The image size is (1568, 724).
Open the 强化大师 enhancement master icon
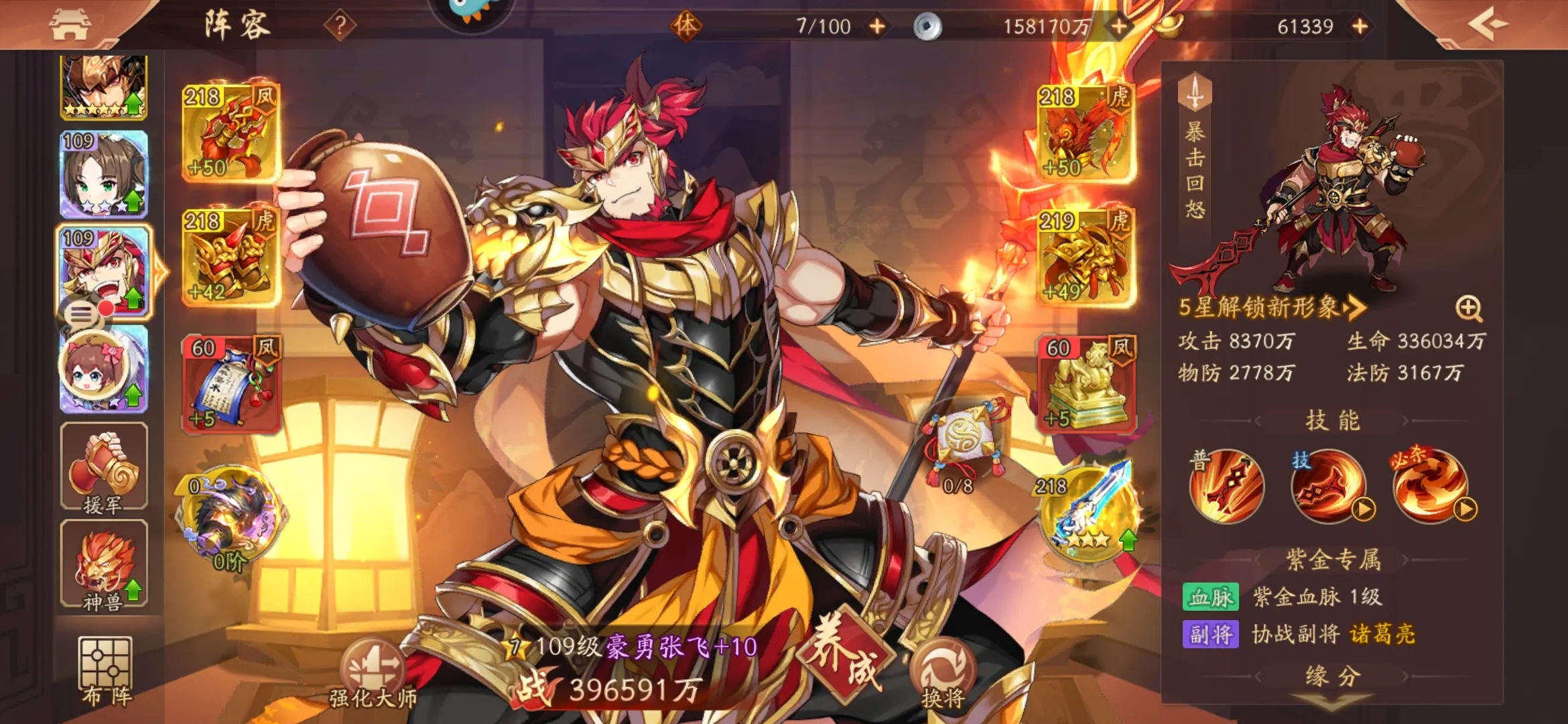pos(373,664)
